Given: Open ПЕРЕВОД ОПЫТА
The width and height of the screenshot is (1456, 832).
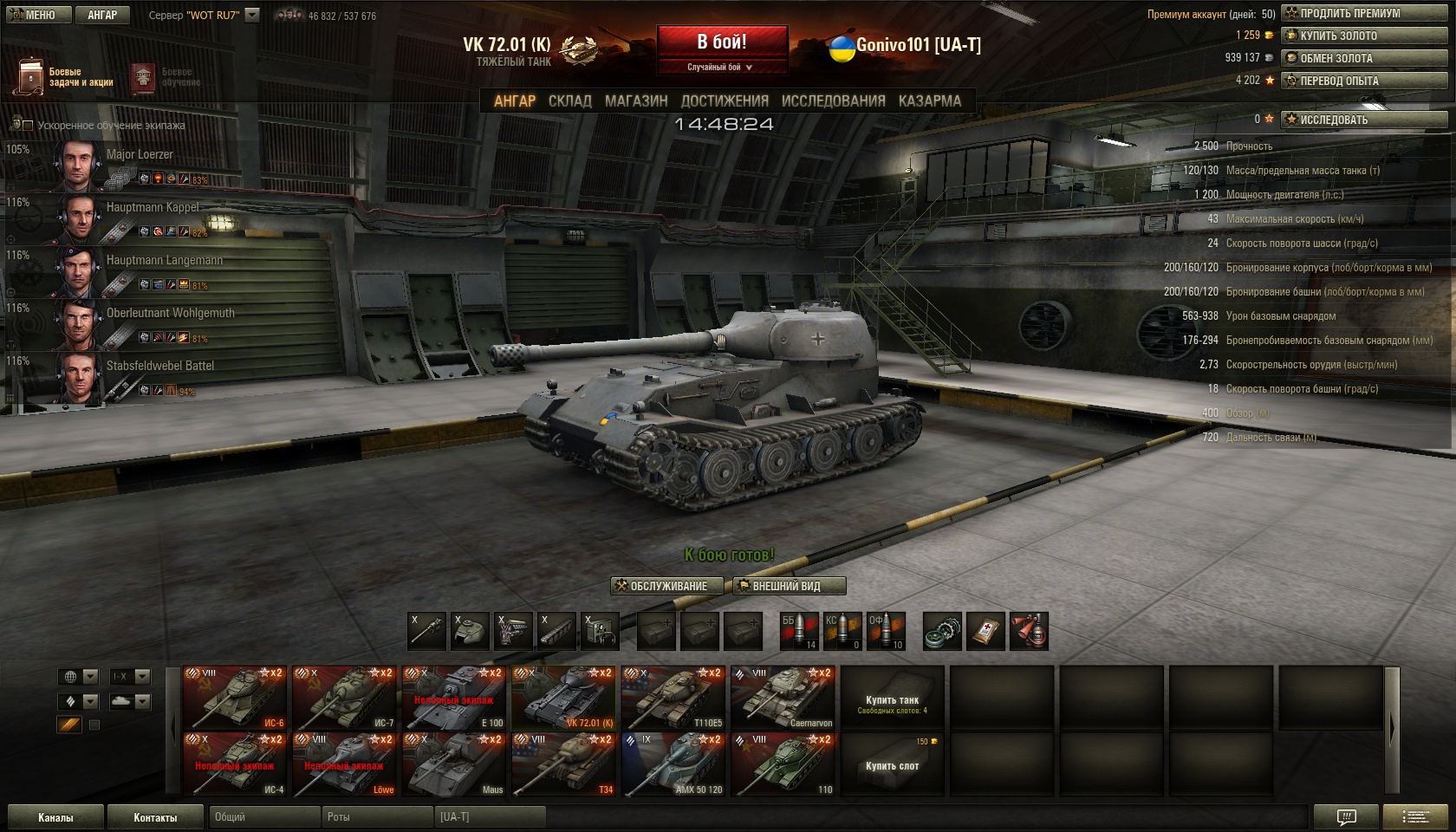Looking at the screenshot, I should click(1364, 81).
